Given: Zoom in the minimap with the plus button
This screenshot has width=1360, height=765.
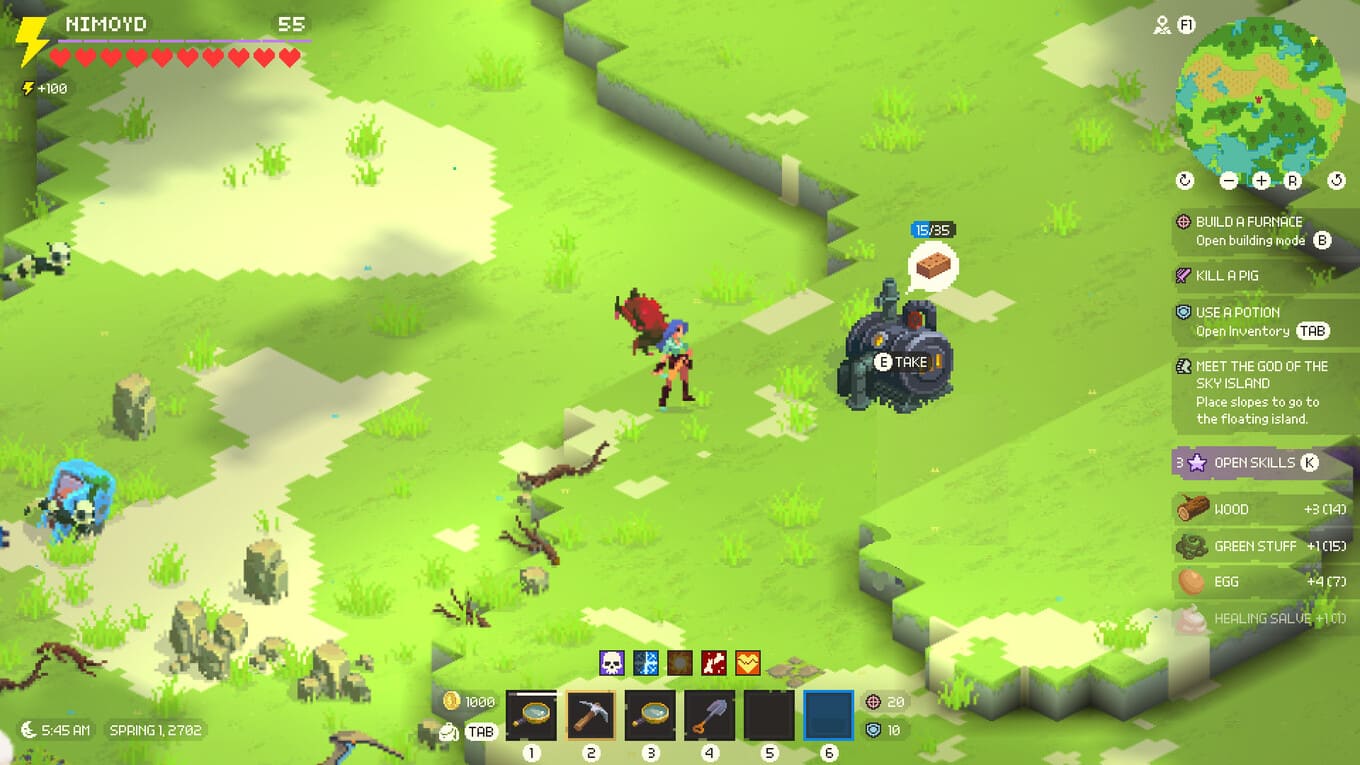Looking at the screenshot, I should tap(1261, 181).
